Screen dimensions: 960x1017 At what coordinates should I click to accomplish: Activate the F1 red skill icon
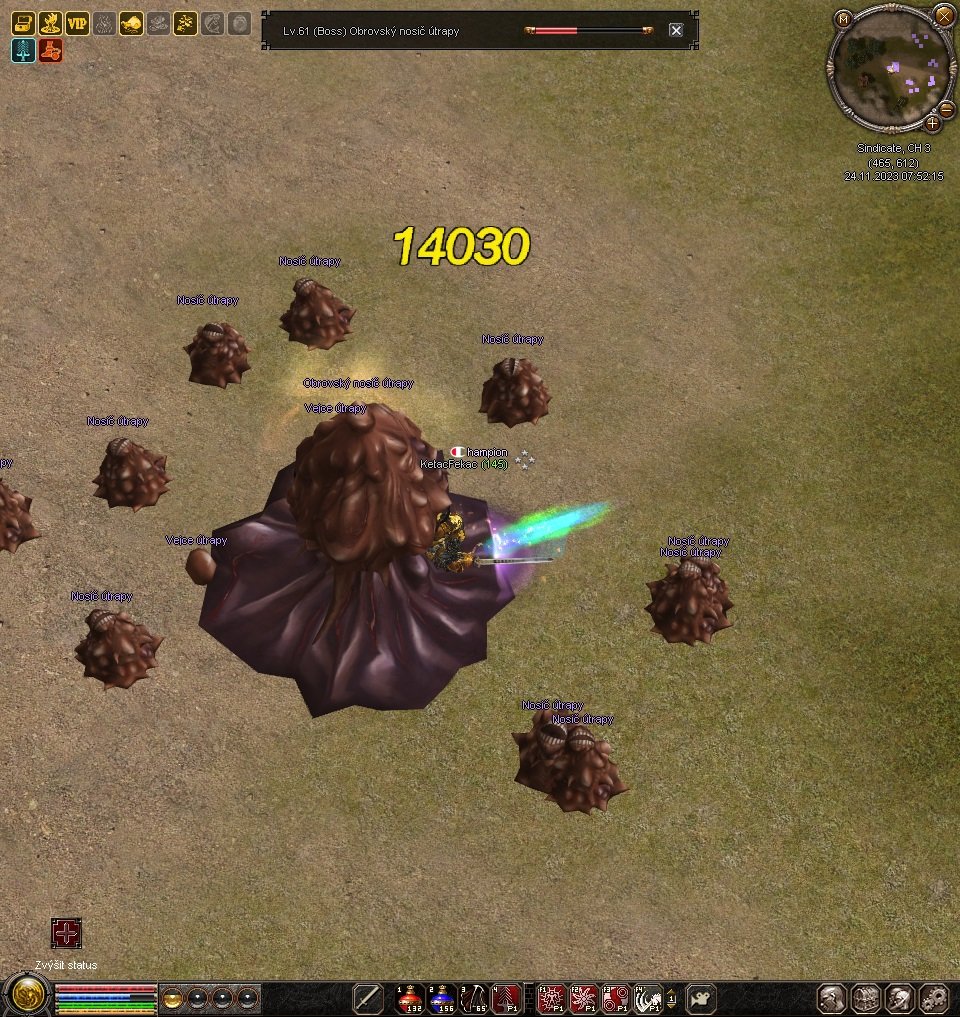(x=552, y=998)
